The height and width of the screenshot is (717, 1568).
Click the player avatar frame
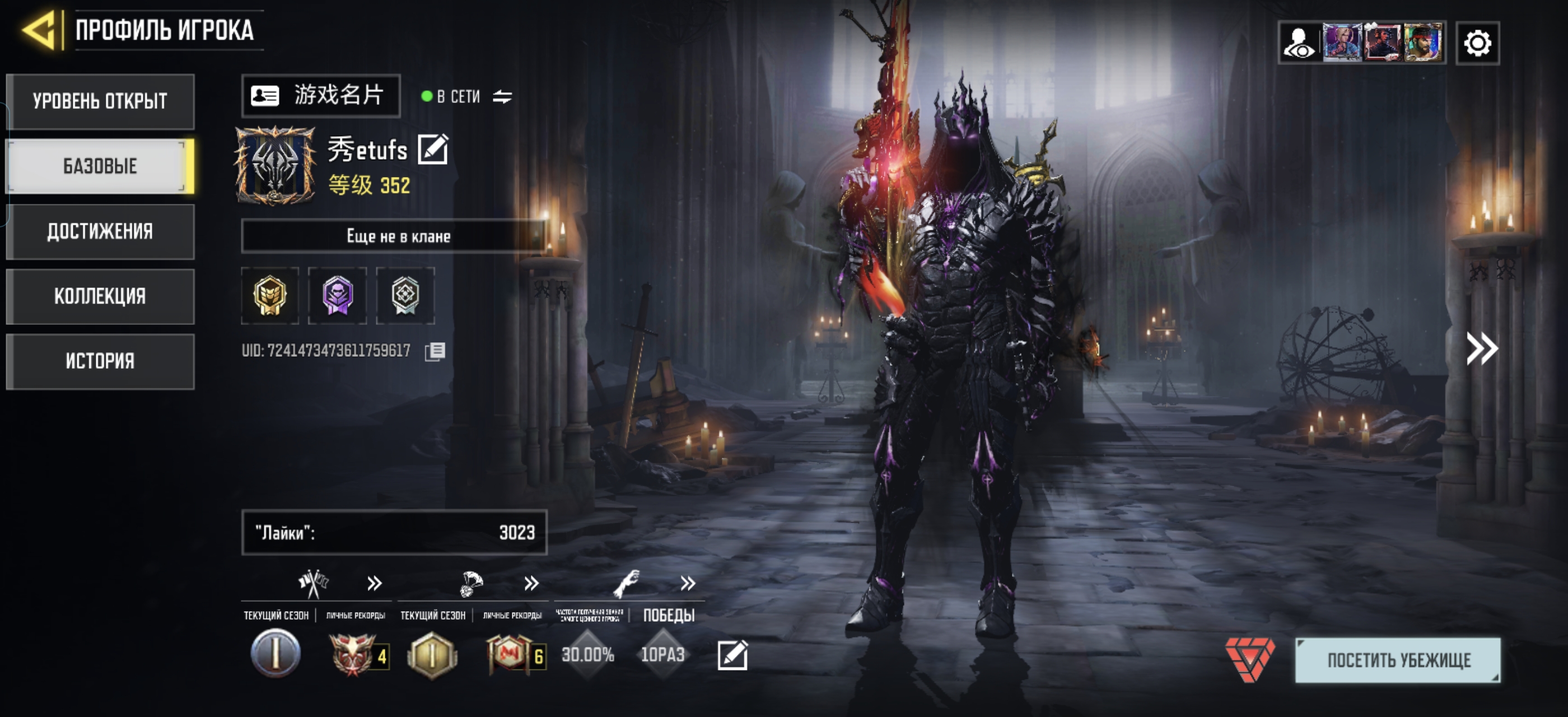275,166
